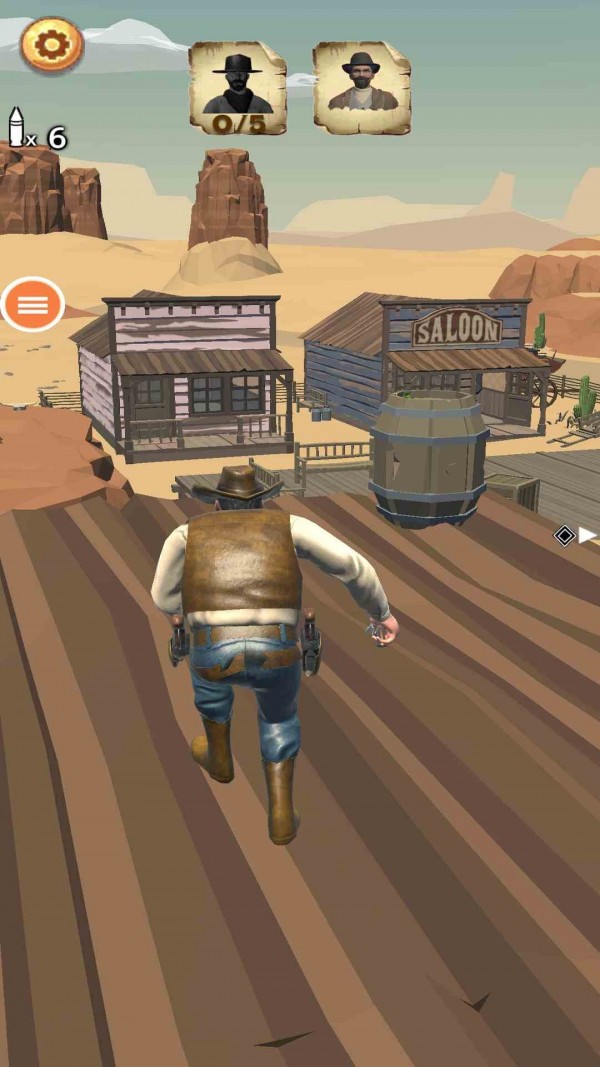600x1067 pixels.
Task: Open the gear settings button
Action: pyautogui.click(x=52, y=44)
